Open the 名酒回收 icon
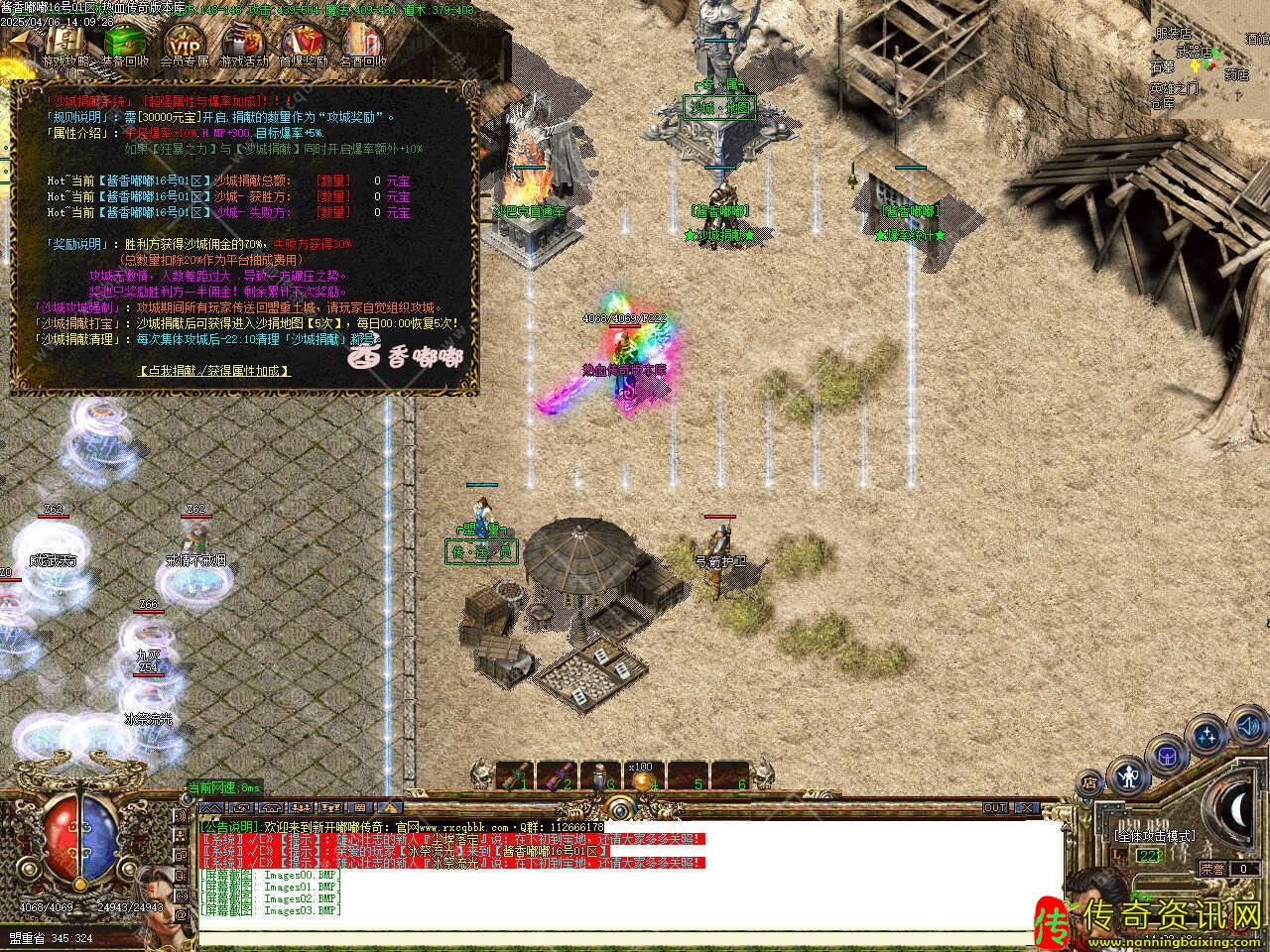 (x=362, y=42)
